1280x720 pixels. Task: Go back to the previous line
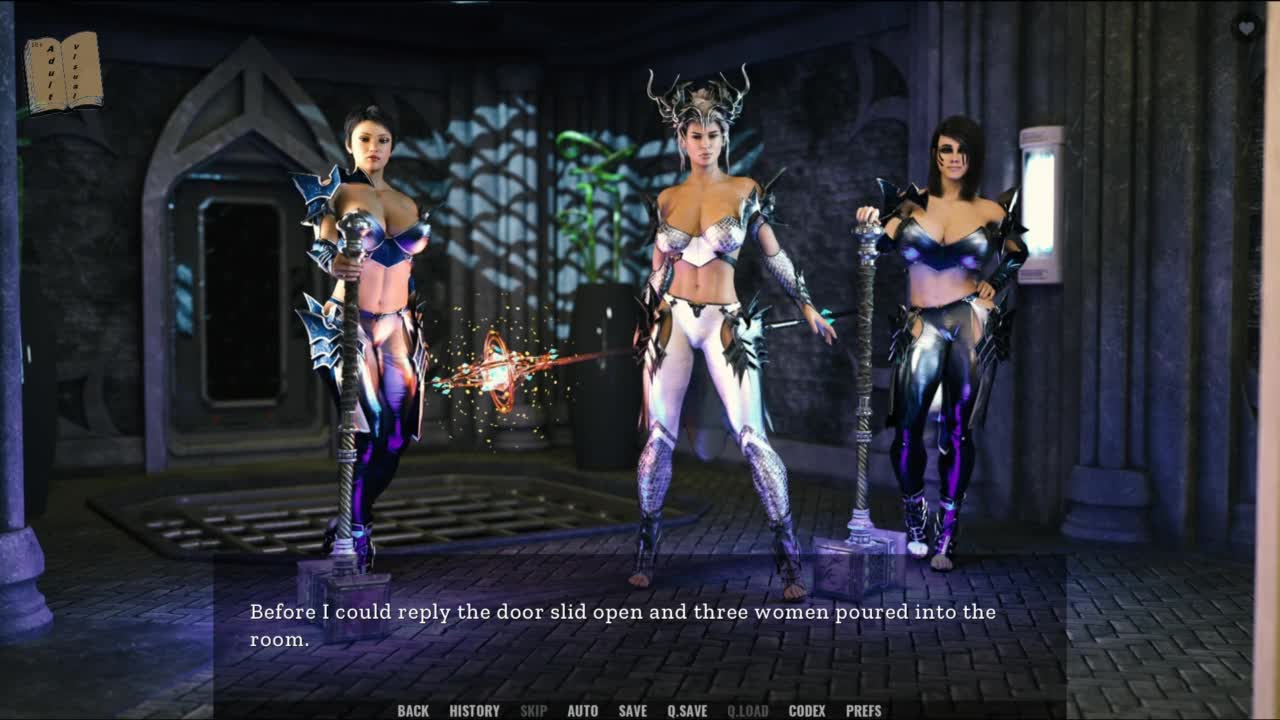click(412, 711)
